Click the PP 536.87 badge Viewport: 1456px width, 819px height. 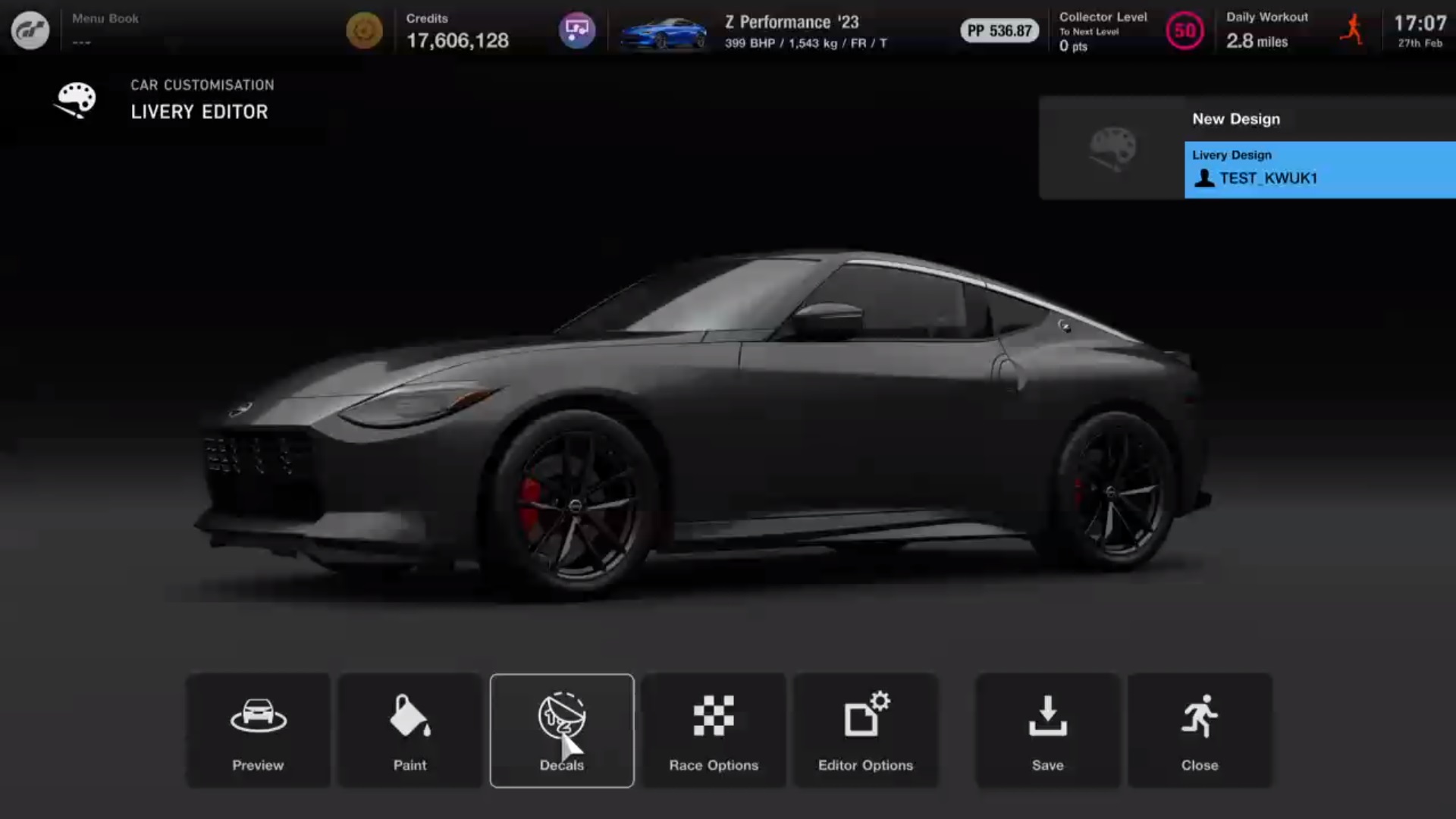pos(999,32)
